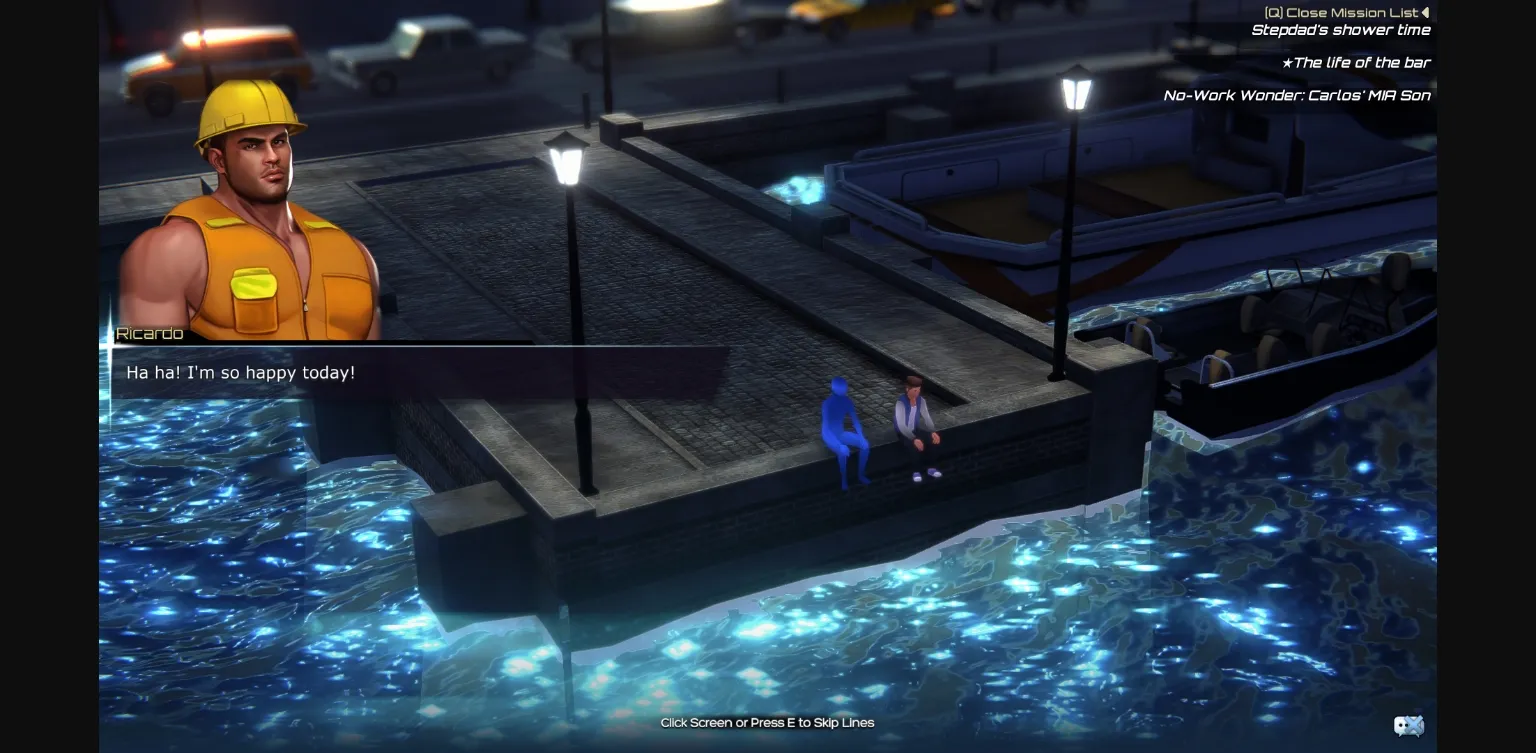Image resolution: width=1536 pixels, height=753 pixels.
Task: Expand the Stepdad's shower time mission entry
Action: tap(1340, 30)
